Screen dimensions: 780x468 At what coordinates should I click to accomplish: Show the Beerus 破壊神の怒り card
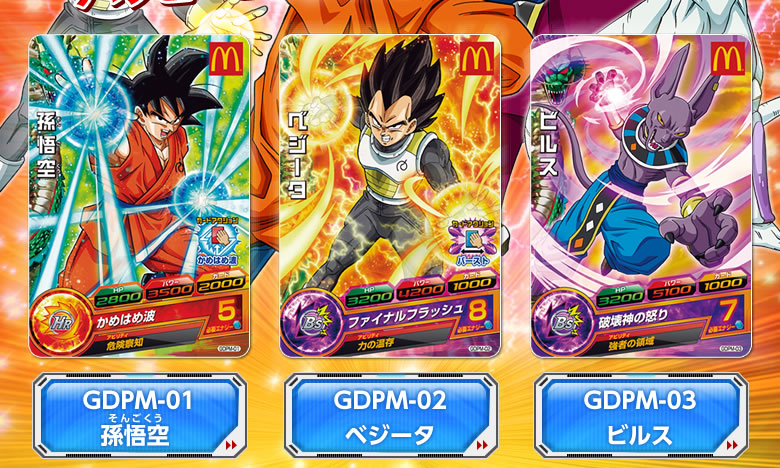tap(638, 195)
